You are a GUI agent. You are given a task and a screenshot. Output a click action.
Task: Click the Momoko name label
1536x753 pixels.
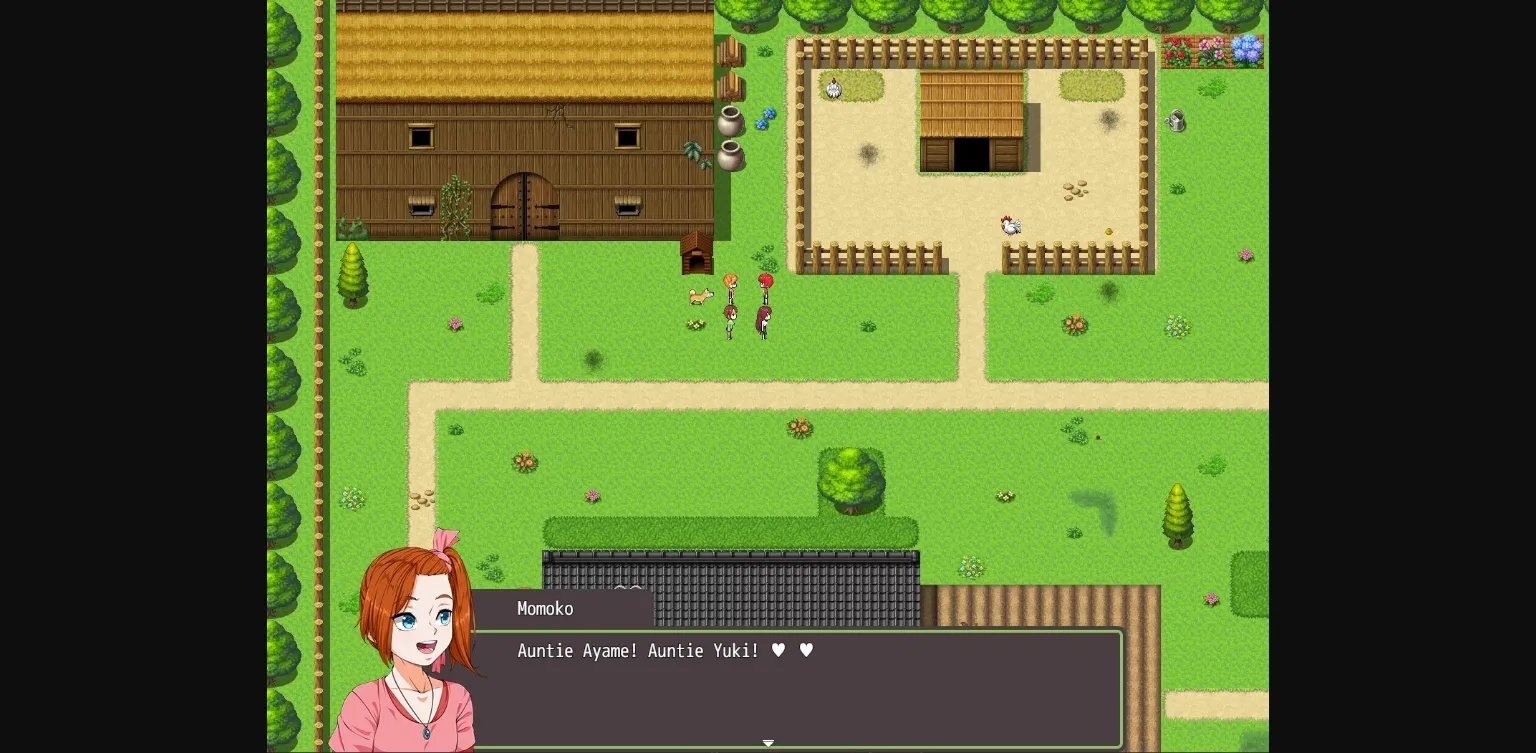545,609
